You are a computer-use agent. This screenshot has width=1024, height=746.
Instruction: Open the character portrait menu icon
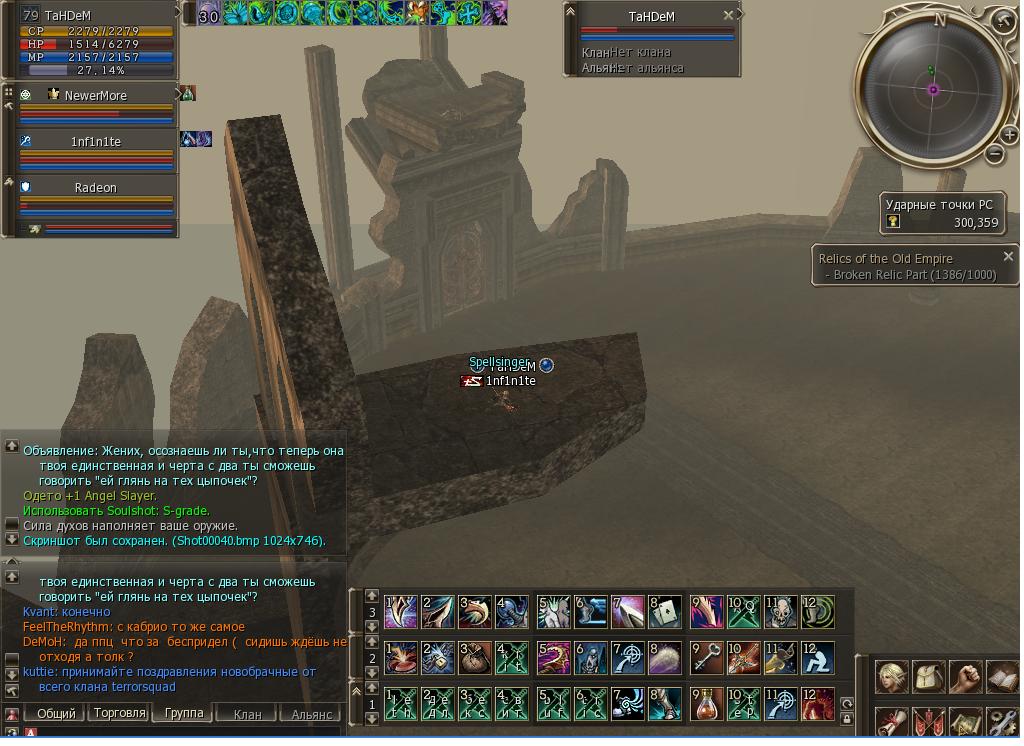(x=892, y=677)
